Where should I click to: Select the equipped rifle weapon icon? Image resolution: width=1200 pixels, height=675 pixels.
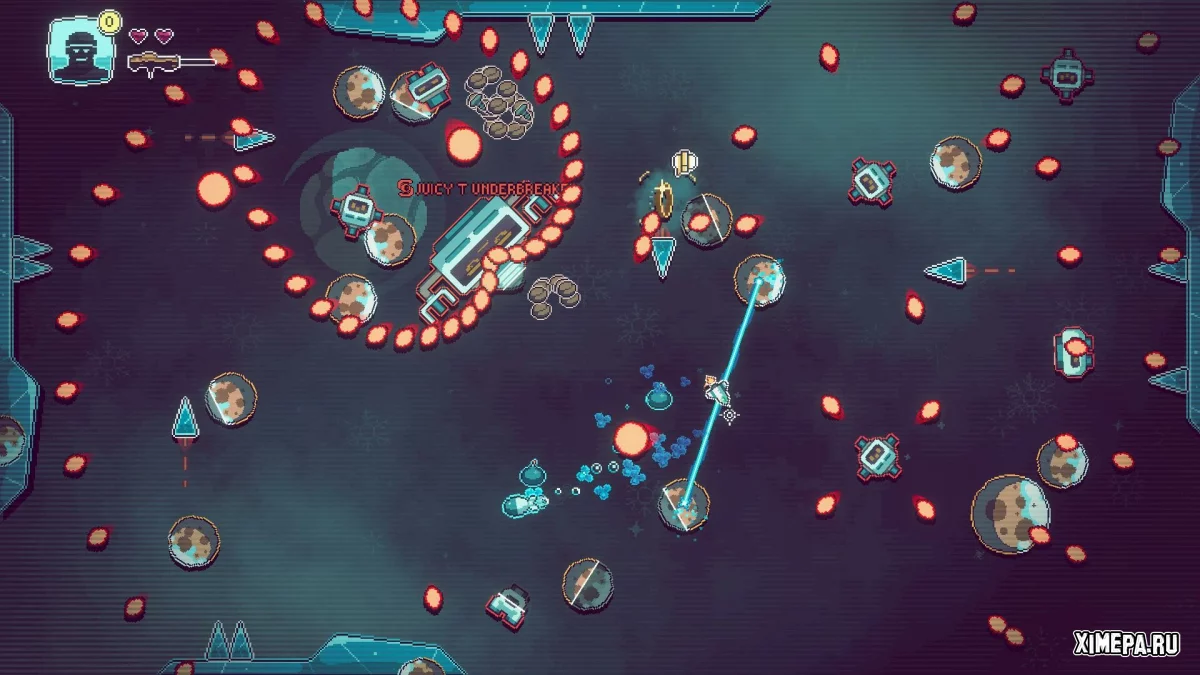tap(157, 63)
